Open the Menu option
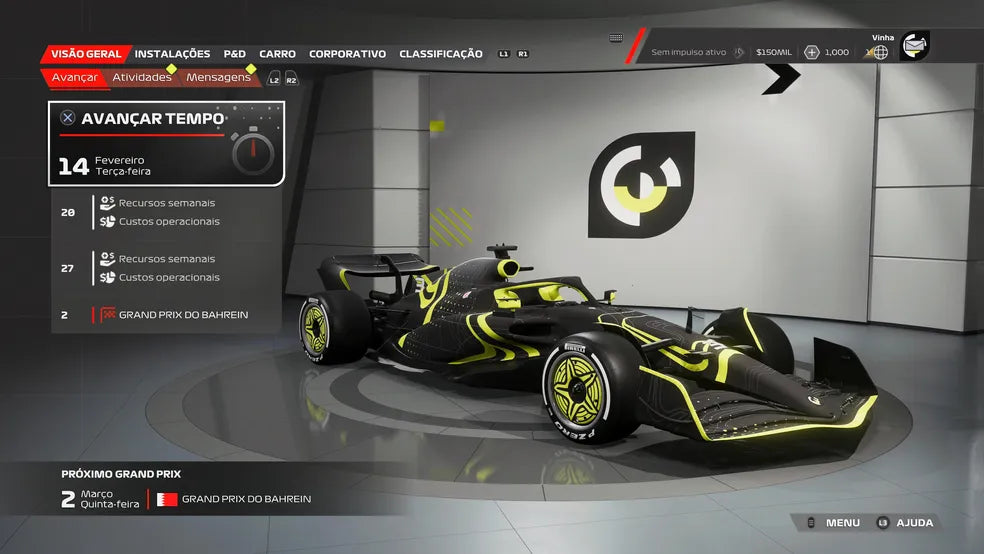 click(832, 523)
